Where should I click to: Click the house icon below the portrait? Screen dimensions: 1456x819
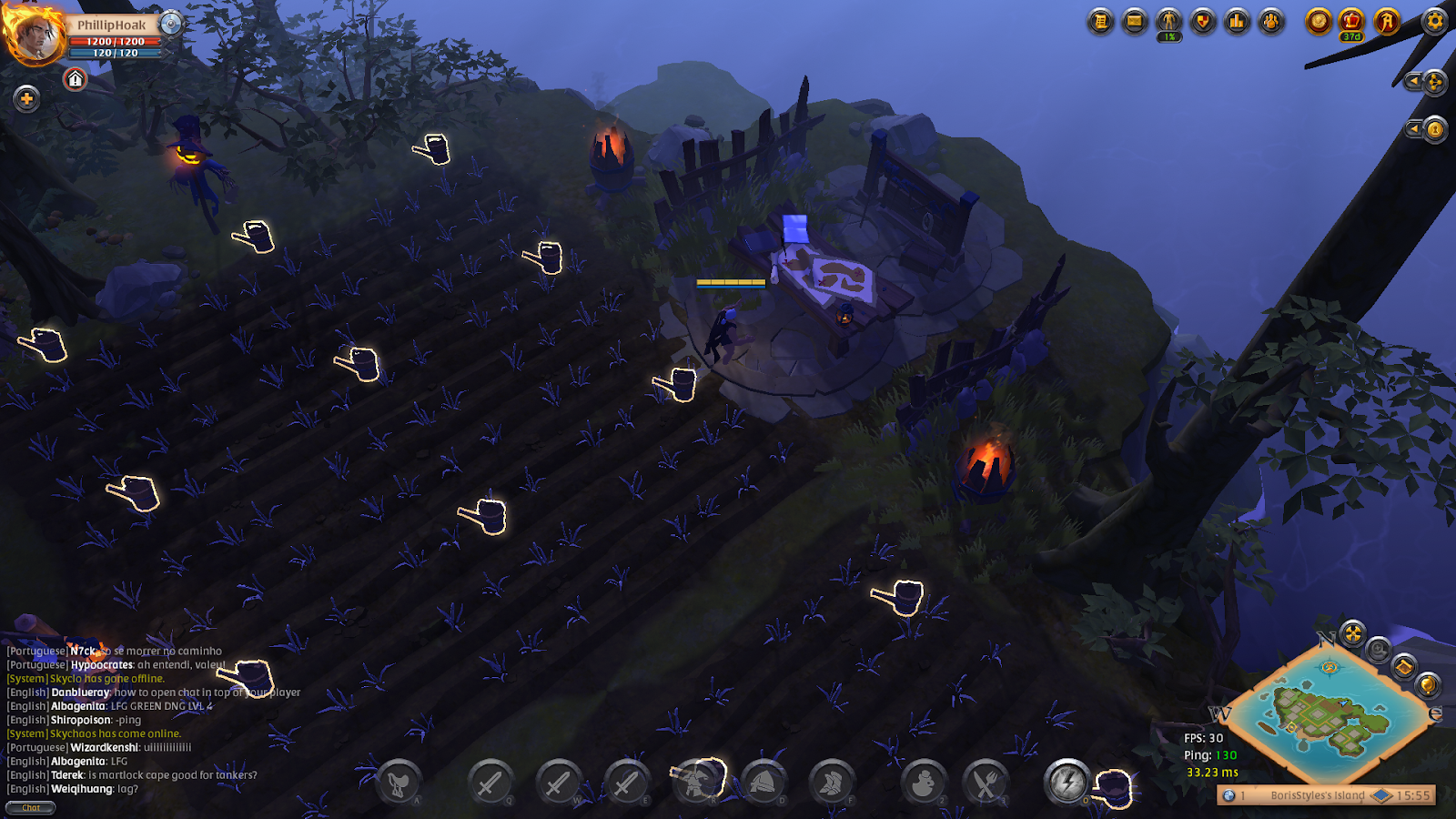click(x=76, y=80)
